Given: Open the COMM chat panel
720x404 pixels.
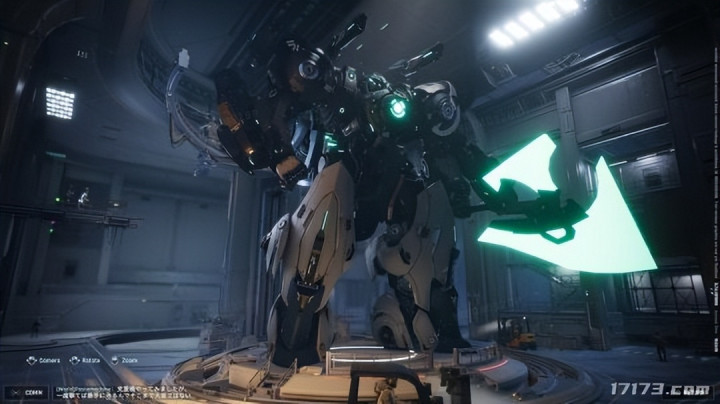Looking at the screenshot, I should (x=27, y=391).
